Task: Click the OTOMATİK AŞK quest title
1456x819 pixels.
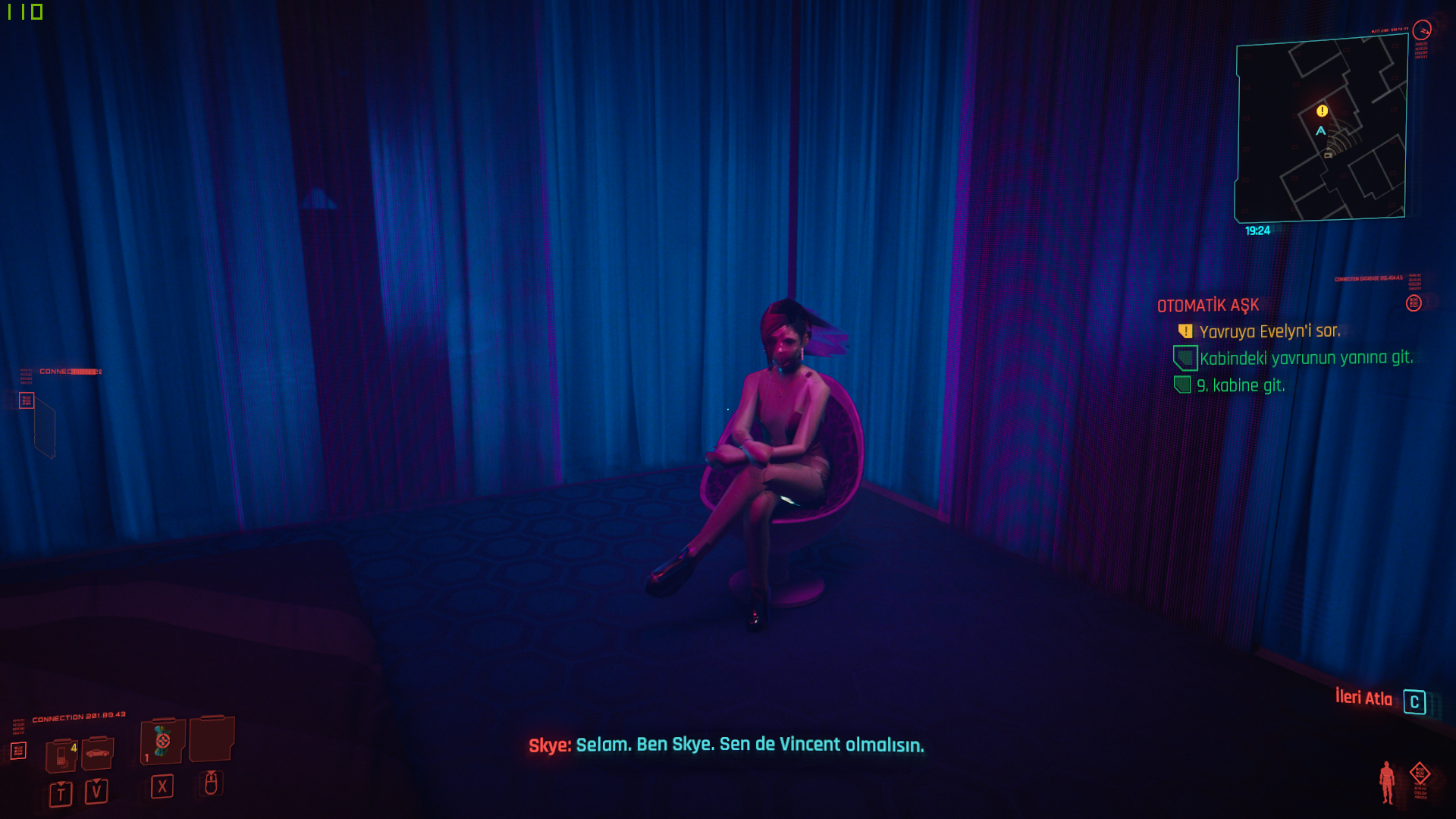Action: pyautogui.click(x=1207, y=306)
